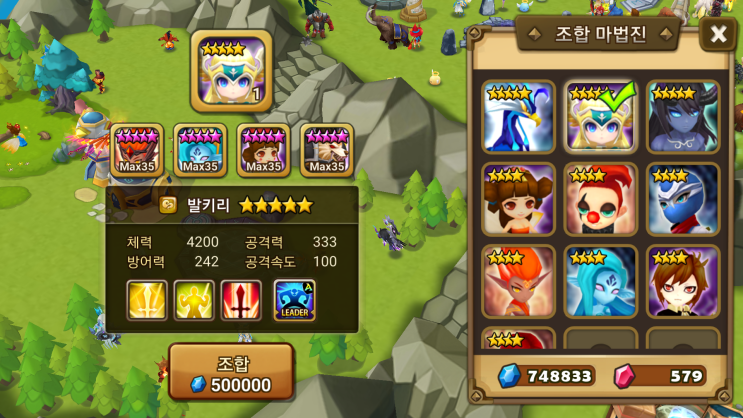The image size is (743, 418).
Task: Choose the dark horned succubus monster
Action: click(682, 117)
